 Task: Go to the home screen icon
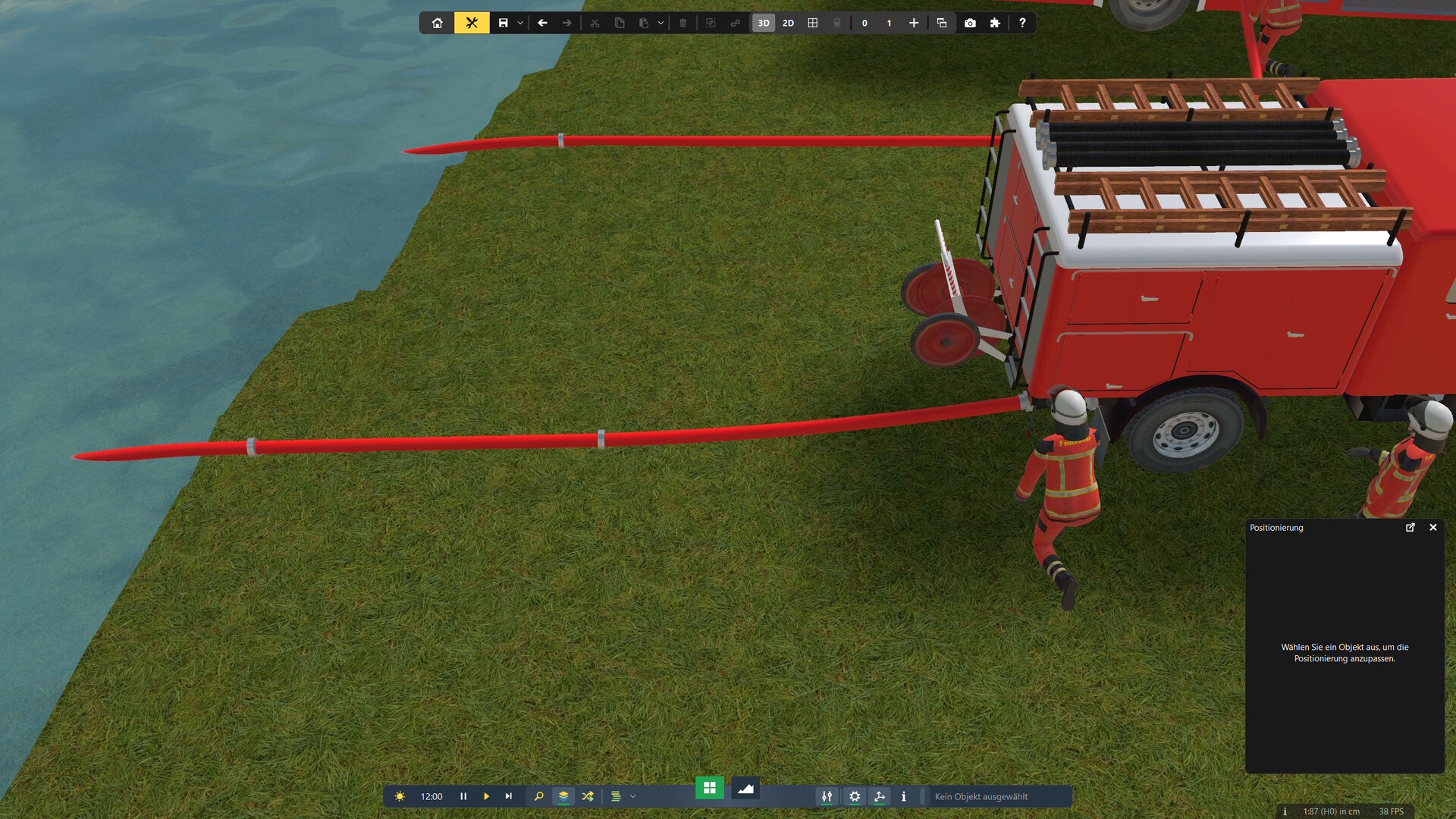[x=438, y=23]
